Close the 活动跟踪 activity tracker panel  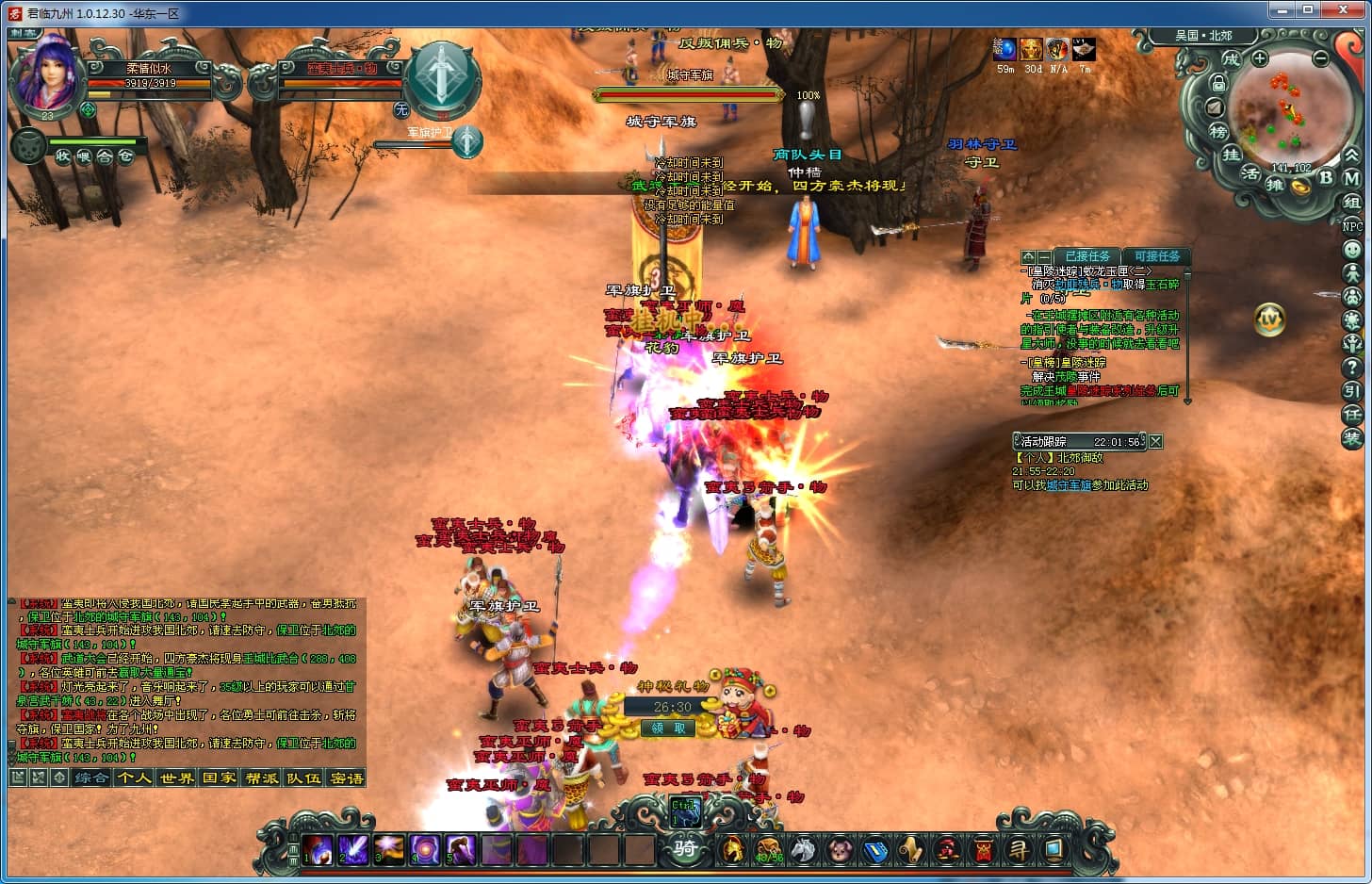[x=1156, y=441]
